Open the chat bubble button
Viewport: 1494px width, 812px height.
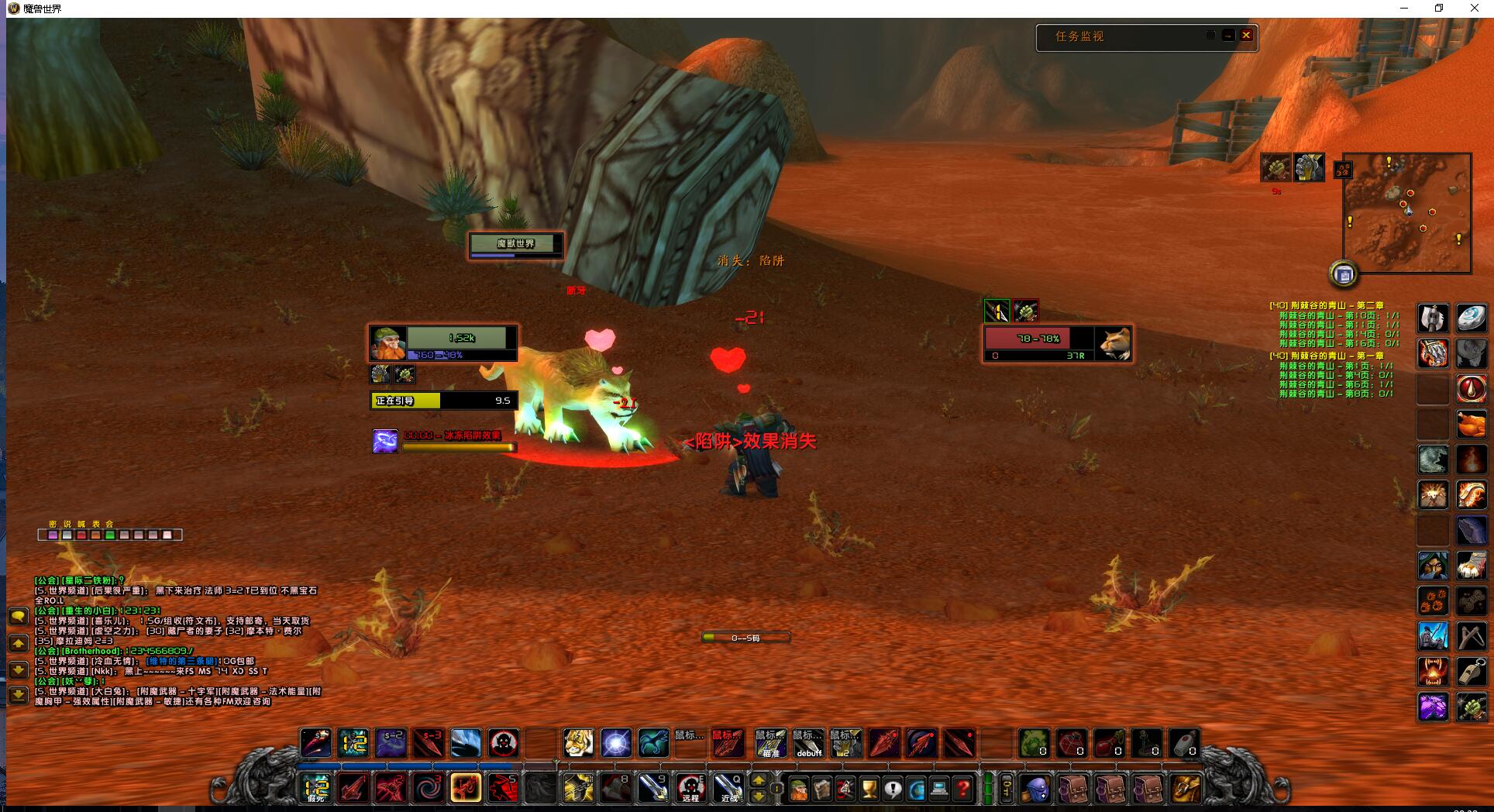click(19, 617)
